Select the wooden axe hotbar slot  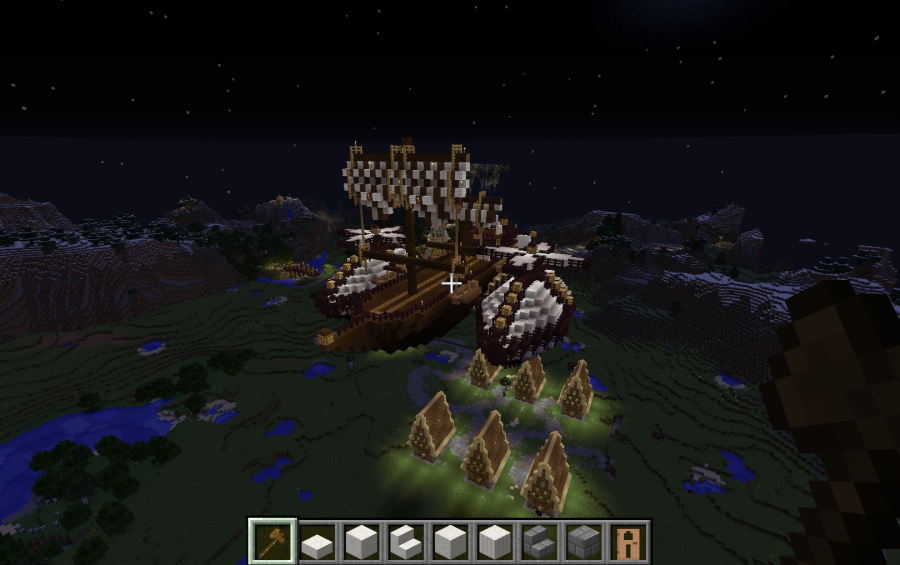click(273, 542)
